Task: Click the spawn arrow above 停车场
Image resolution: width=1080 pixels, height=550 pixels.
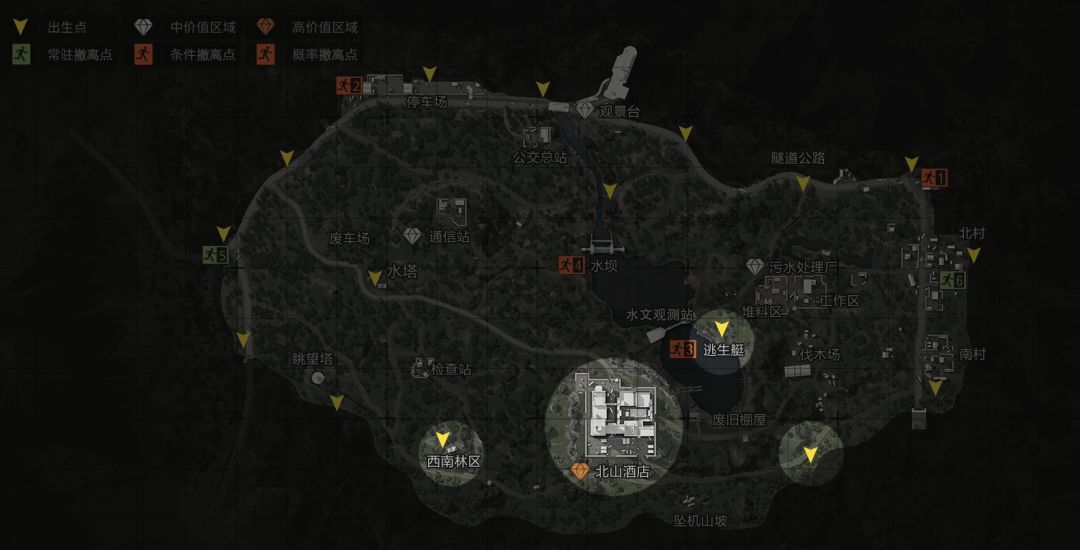Action: coord(429,74)
